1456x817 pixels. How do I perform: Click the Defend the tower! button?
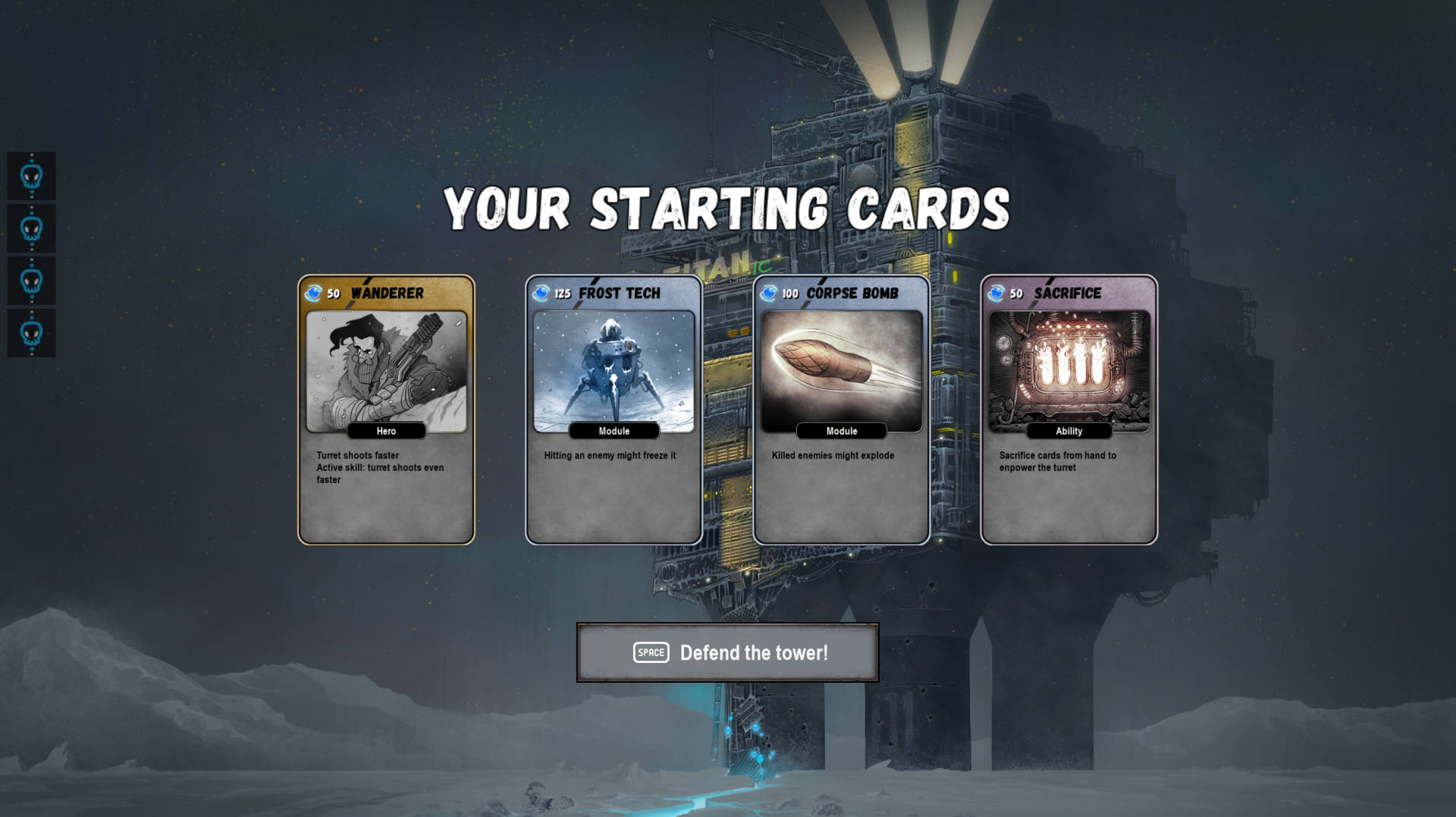tap(728, 652)
